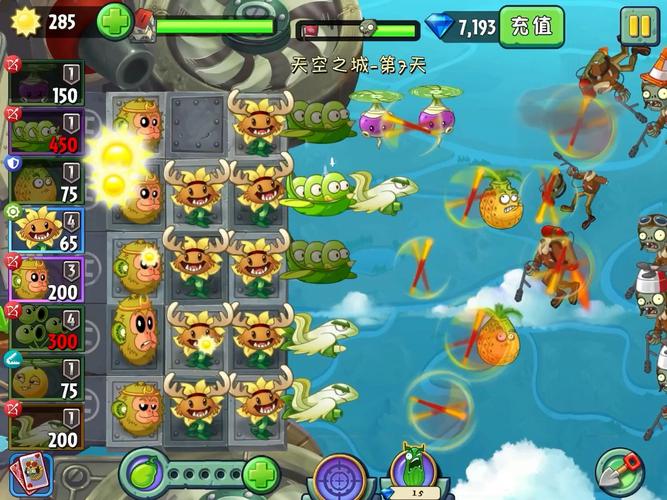Screen dimensions: 667x500
Task: Buy extra plant food with plus button
Action: (x=260, y=473)
